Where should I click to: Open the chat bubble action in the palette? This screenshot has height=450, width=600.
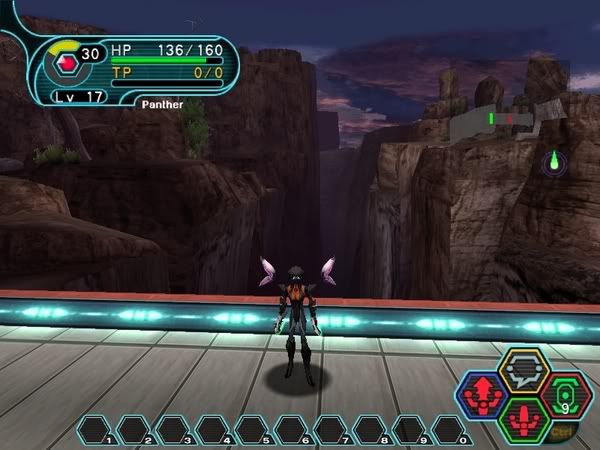[x=522, y=371]
